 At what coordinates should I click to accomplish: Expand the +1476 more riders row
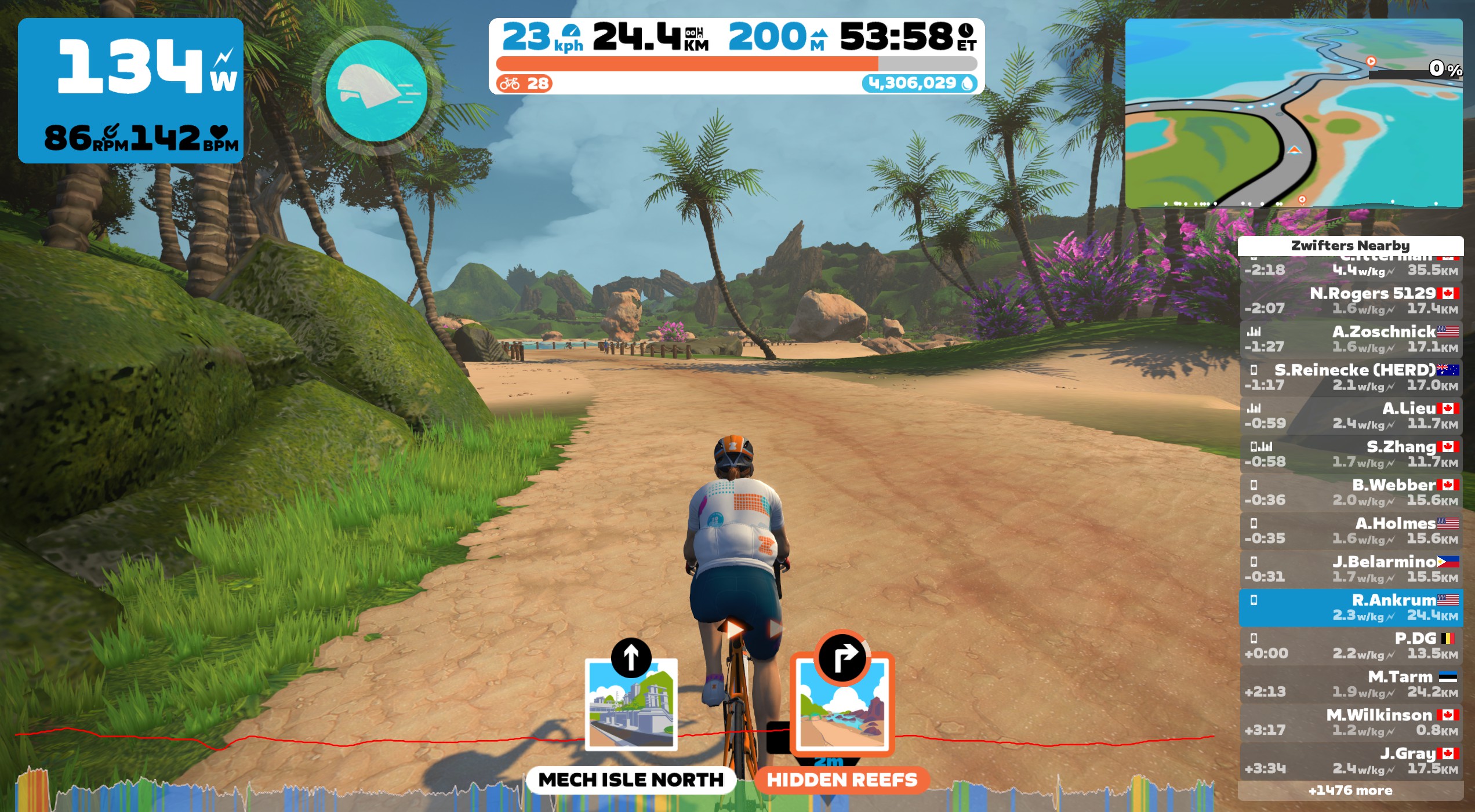(1350, 791)
